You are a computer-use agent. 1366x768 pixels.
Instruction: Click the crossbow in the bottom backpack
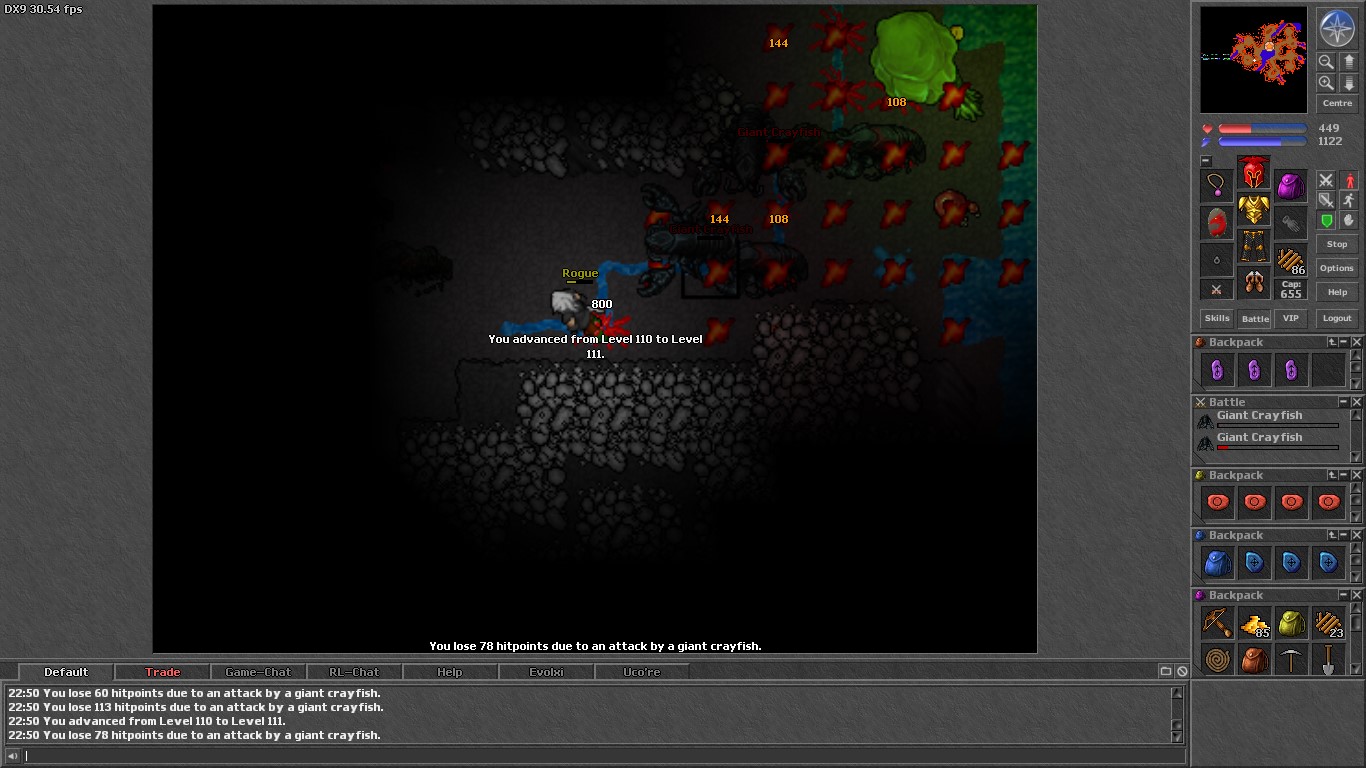(x=1216, y=622)
